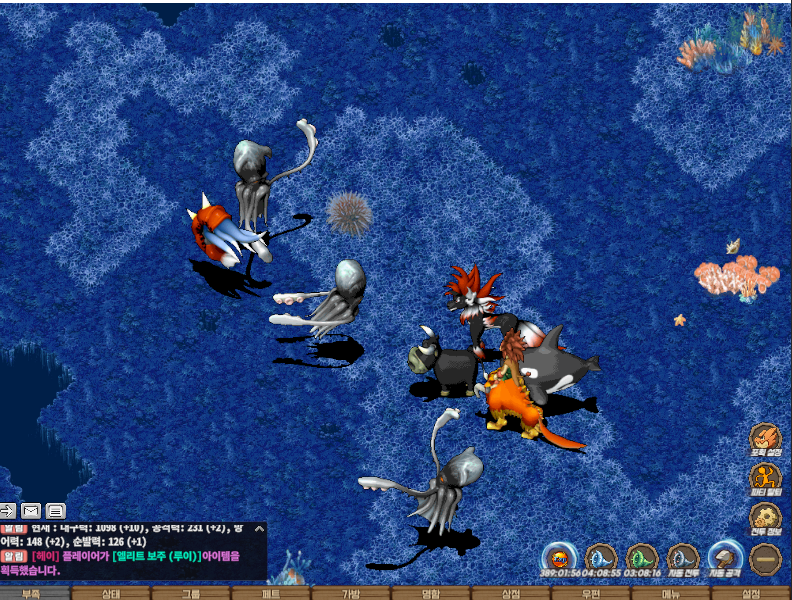Image resolution: width=792 pixels, height=600 pixels.
Task: Open the 우편 (mail) menu
Action: coord(591,593)
